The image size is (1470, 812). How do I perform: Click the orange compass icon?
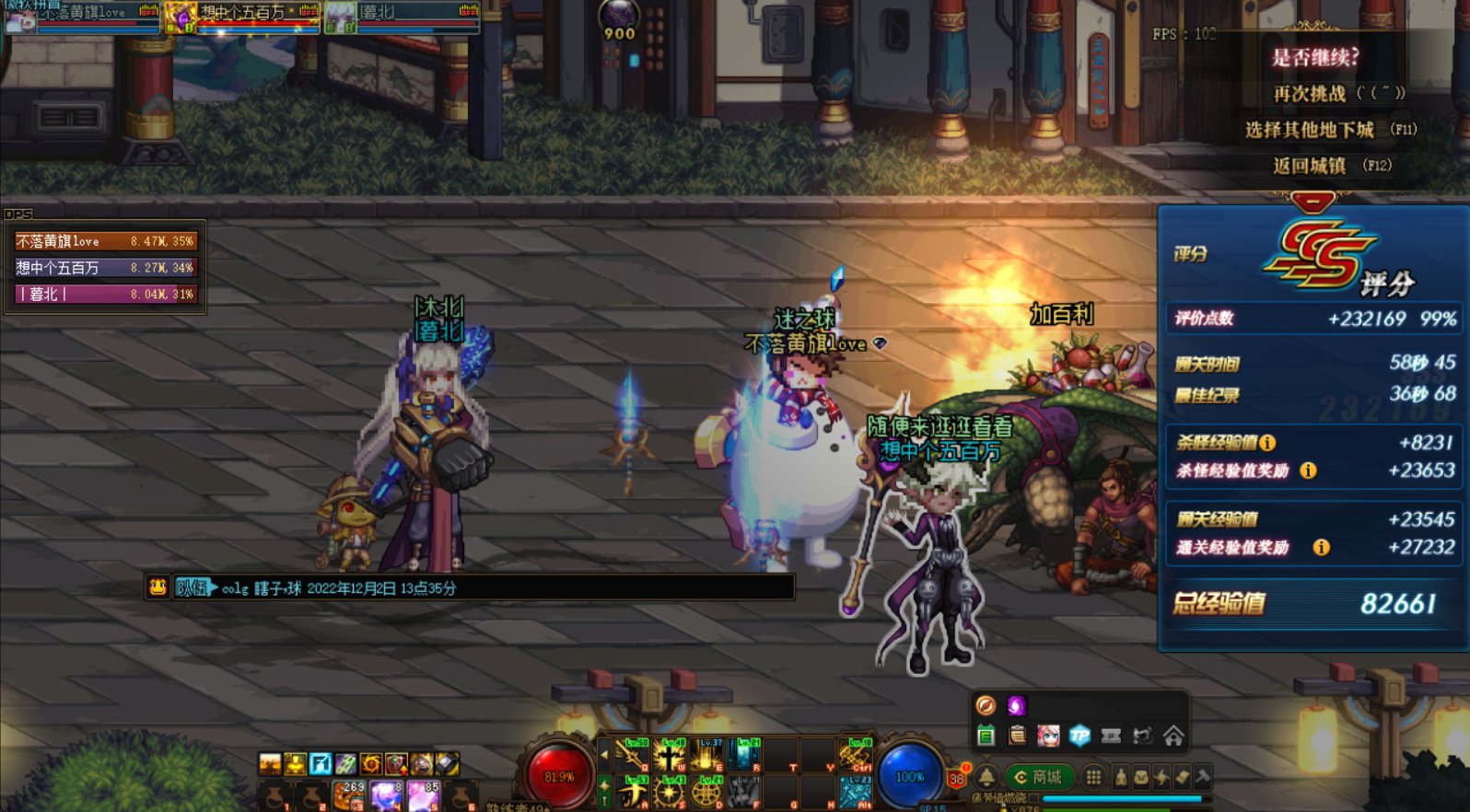tap(986, 706)
